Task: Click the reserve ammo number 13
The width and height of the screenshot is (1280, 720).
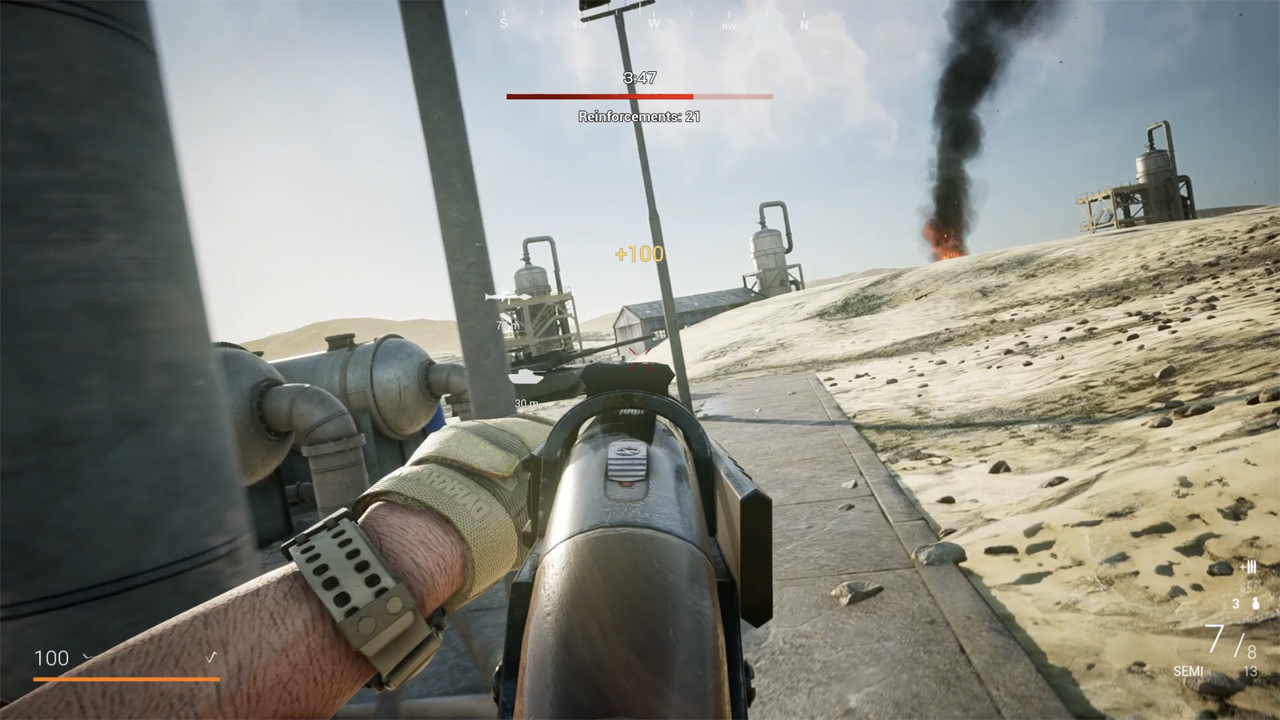Action: pyautogui.click(x=1250, y=670)
